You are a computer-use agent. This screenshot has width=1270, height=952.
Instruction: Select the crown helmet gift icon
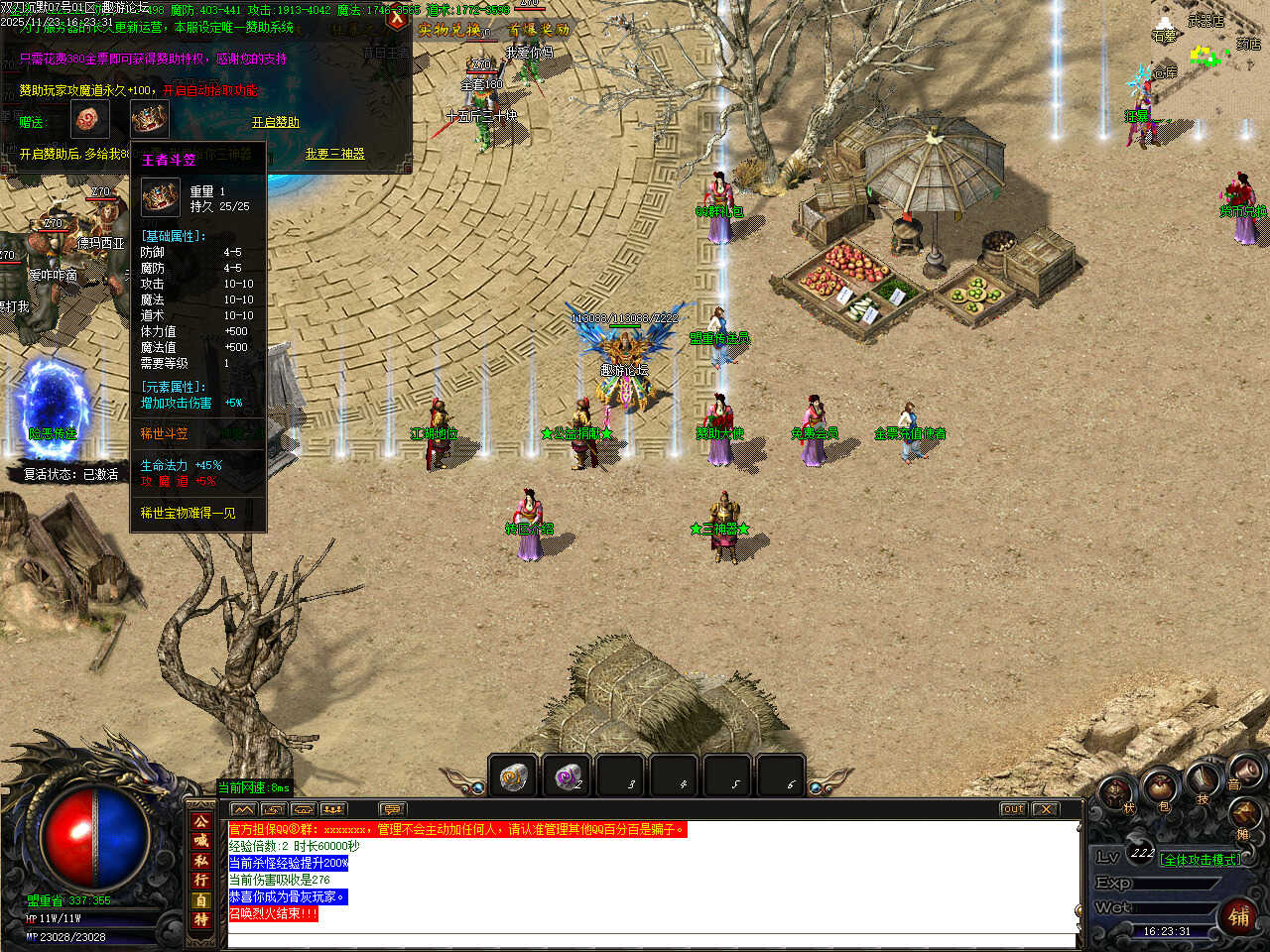150,120
